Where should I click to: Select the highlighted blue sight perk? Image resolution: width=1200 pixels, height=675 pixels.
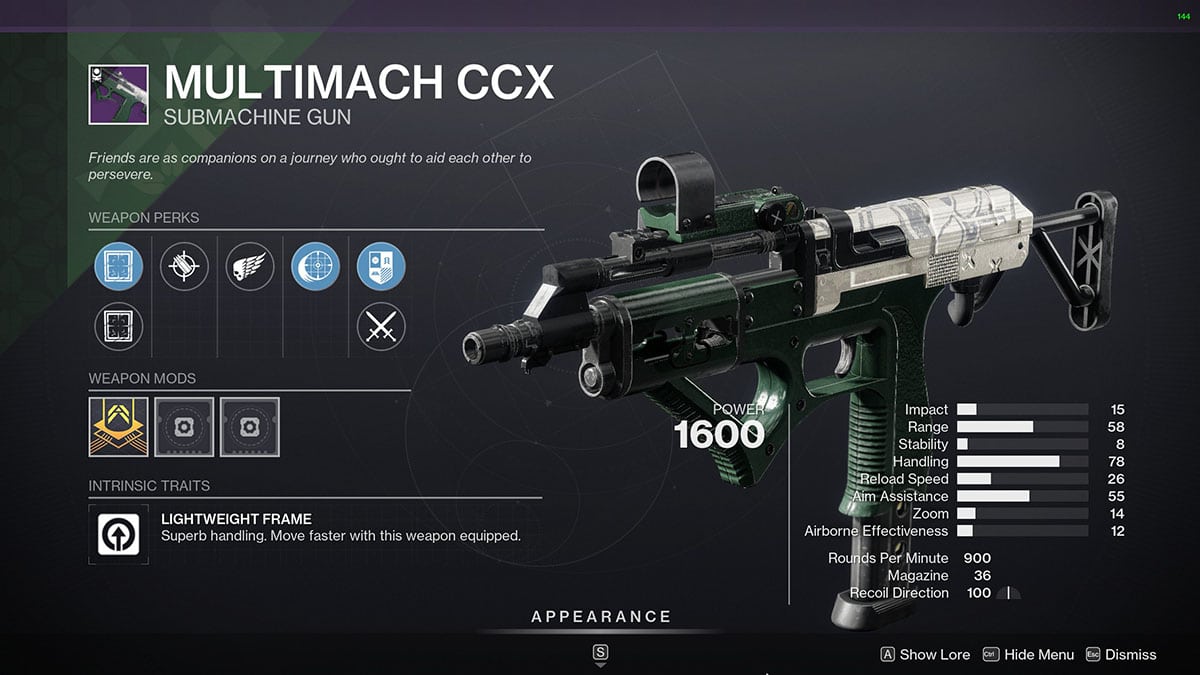pos(119,267)
